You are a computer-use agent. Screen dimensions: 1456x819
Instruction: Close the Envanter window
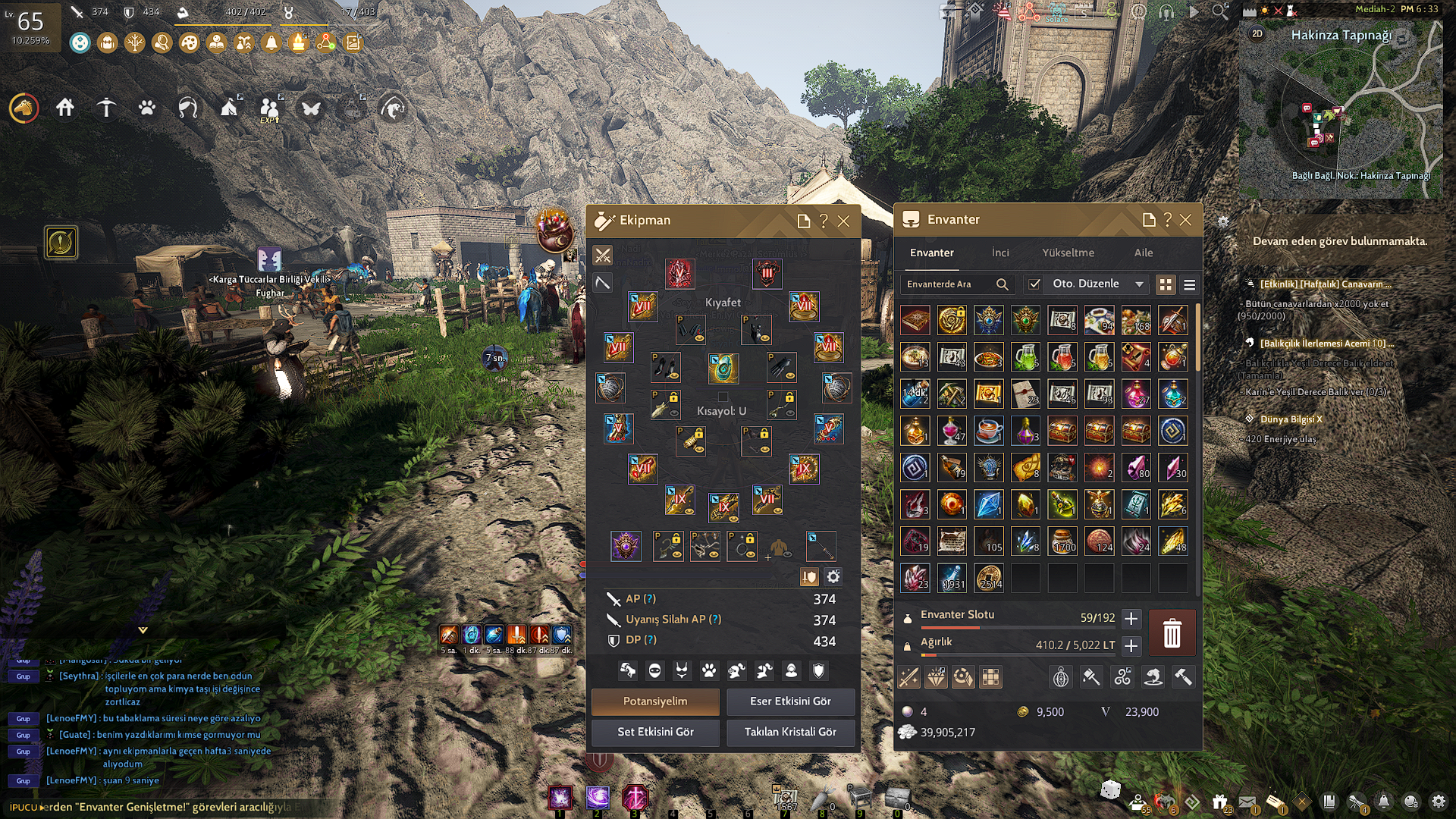click(x=1185, y=220)
